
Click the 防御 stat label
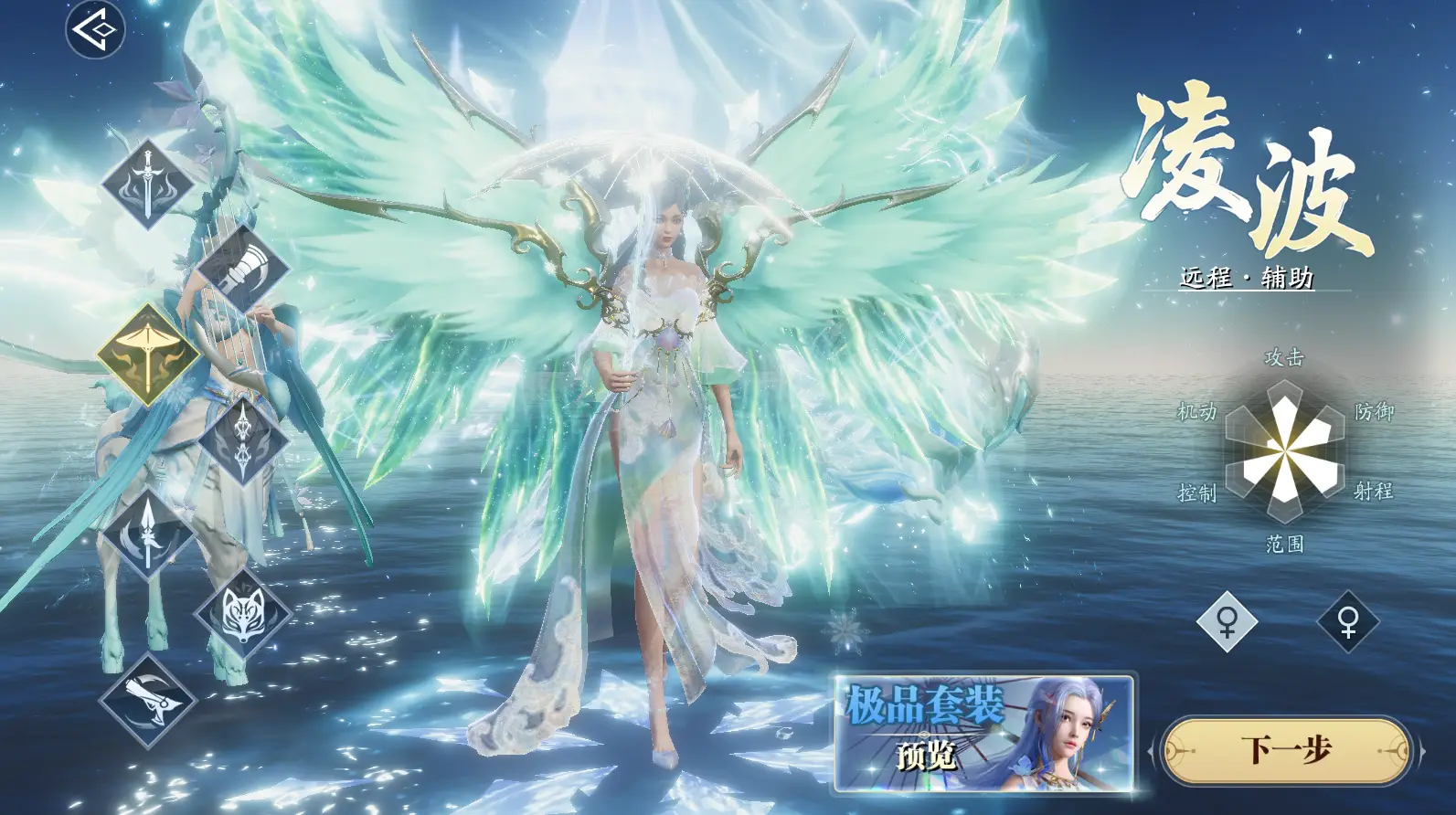pos(1376,413)
